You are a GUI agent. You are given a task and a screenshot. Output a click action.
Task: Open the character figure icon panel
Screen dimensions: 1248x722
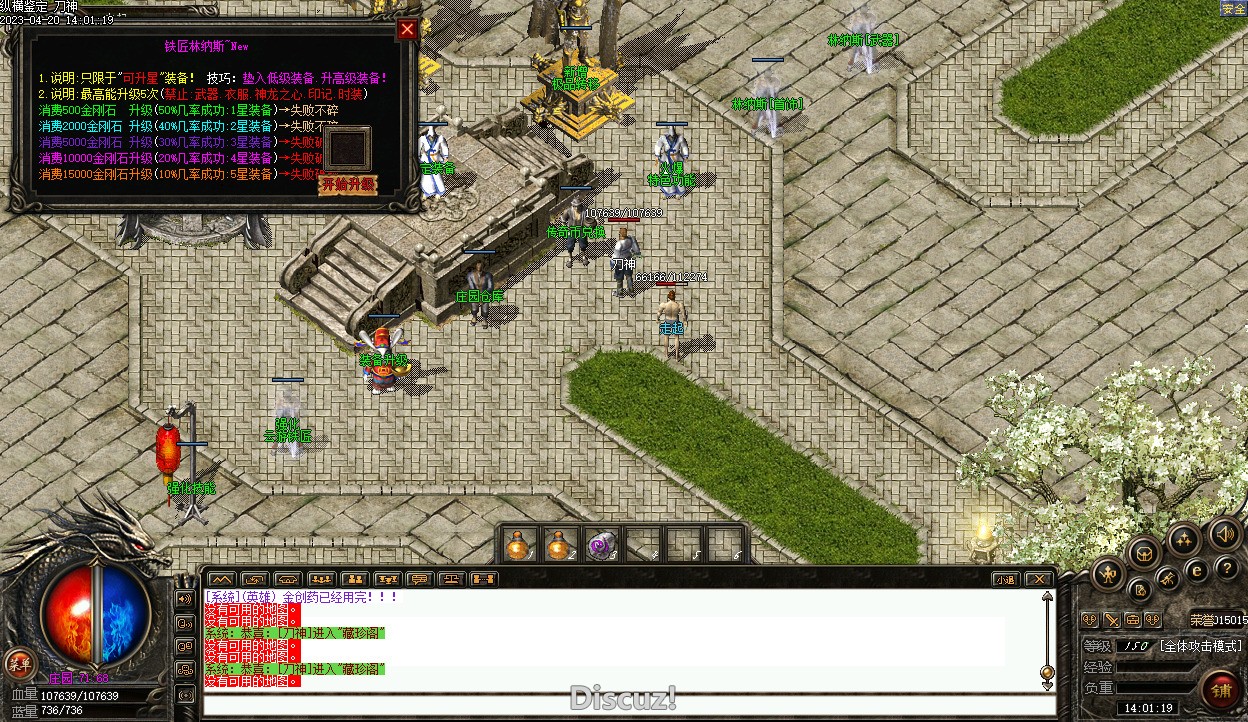tap(1108, 573)
